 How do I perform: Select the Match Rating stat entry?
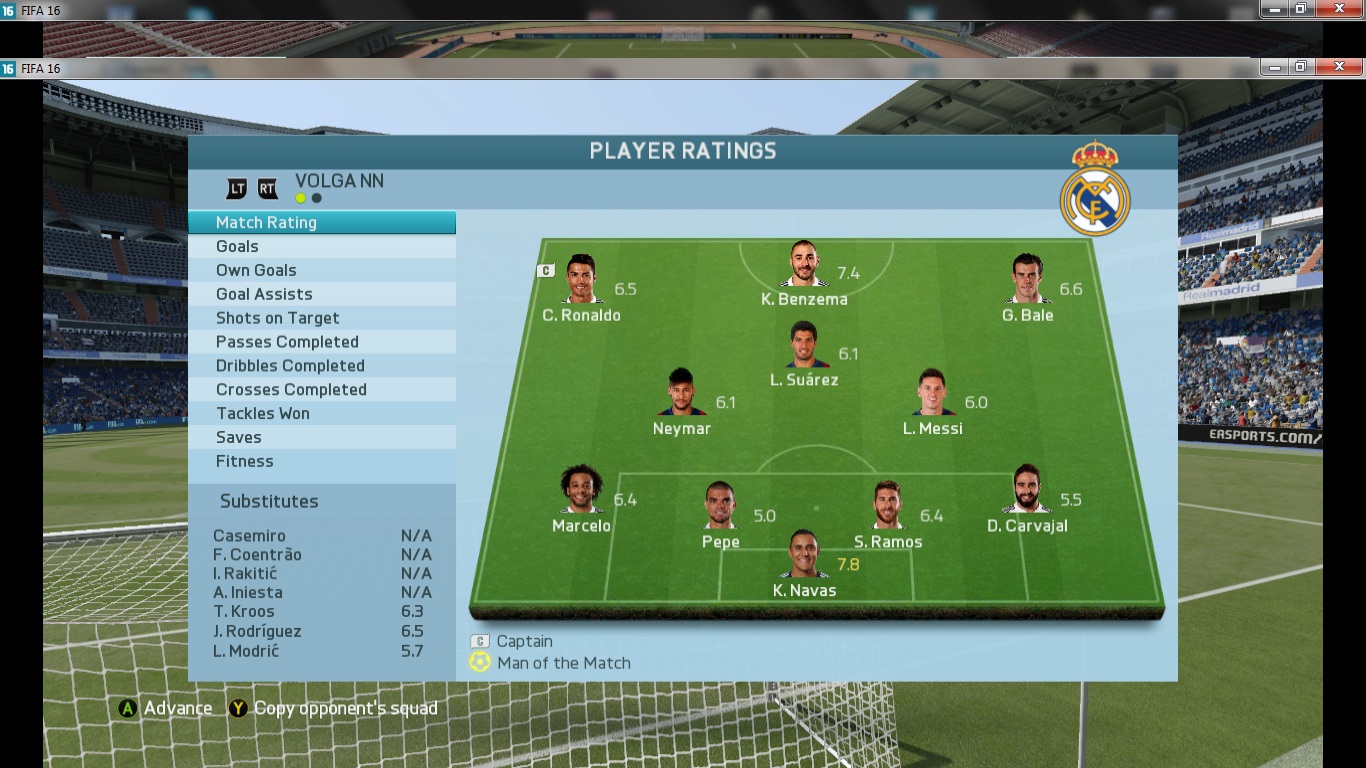[321, 223]
